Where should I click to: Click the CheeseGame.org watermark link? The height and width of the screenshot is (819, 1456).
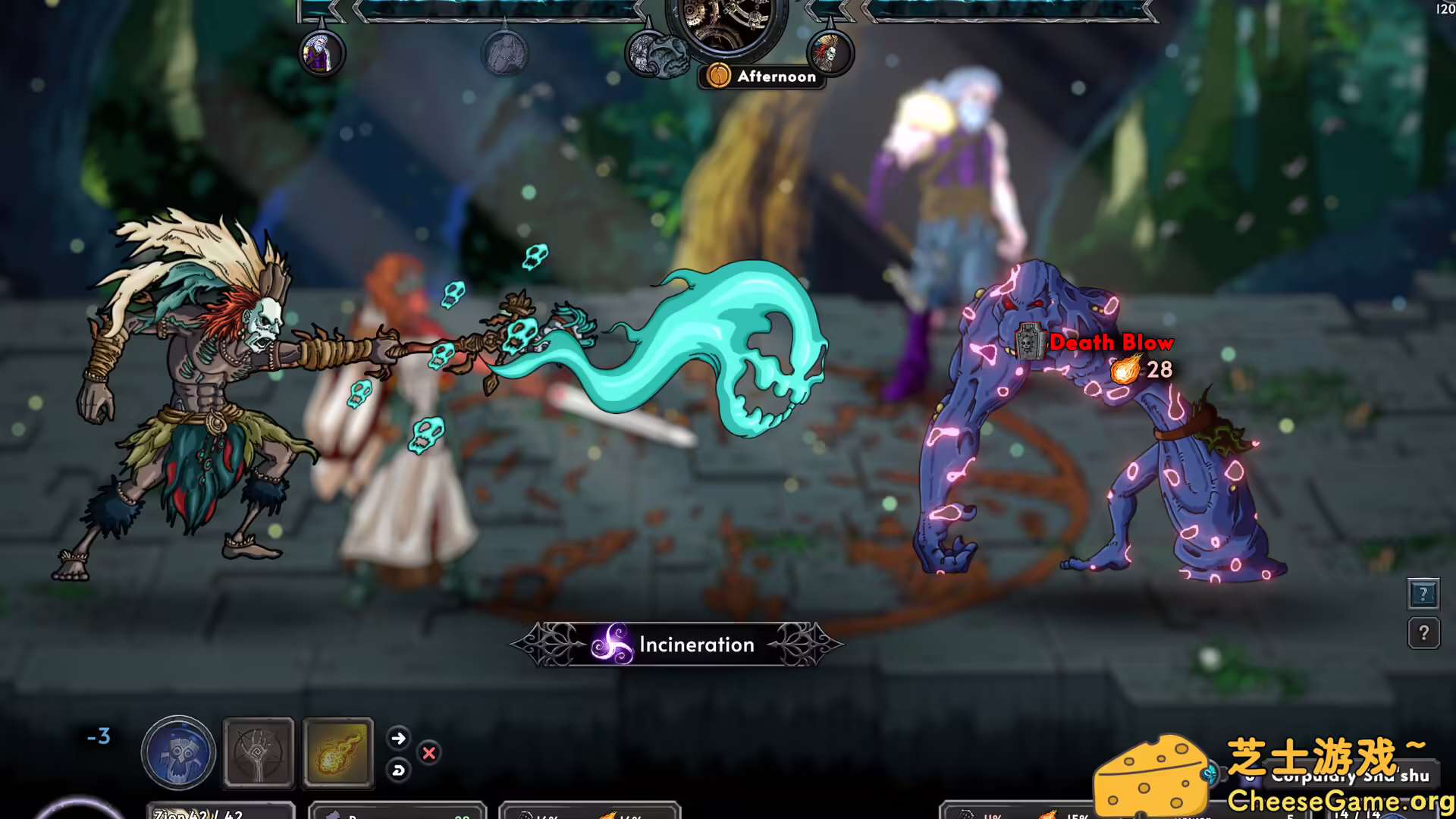1339,801
